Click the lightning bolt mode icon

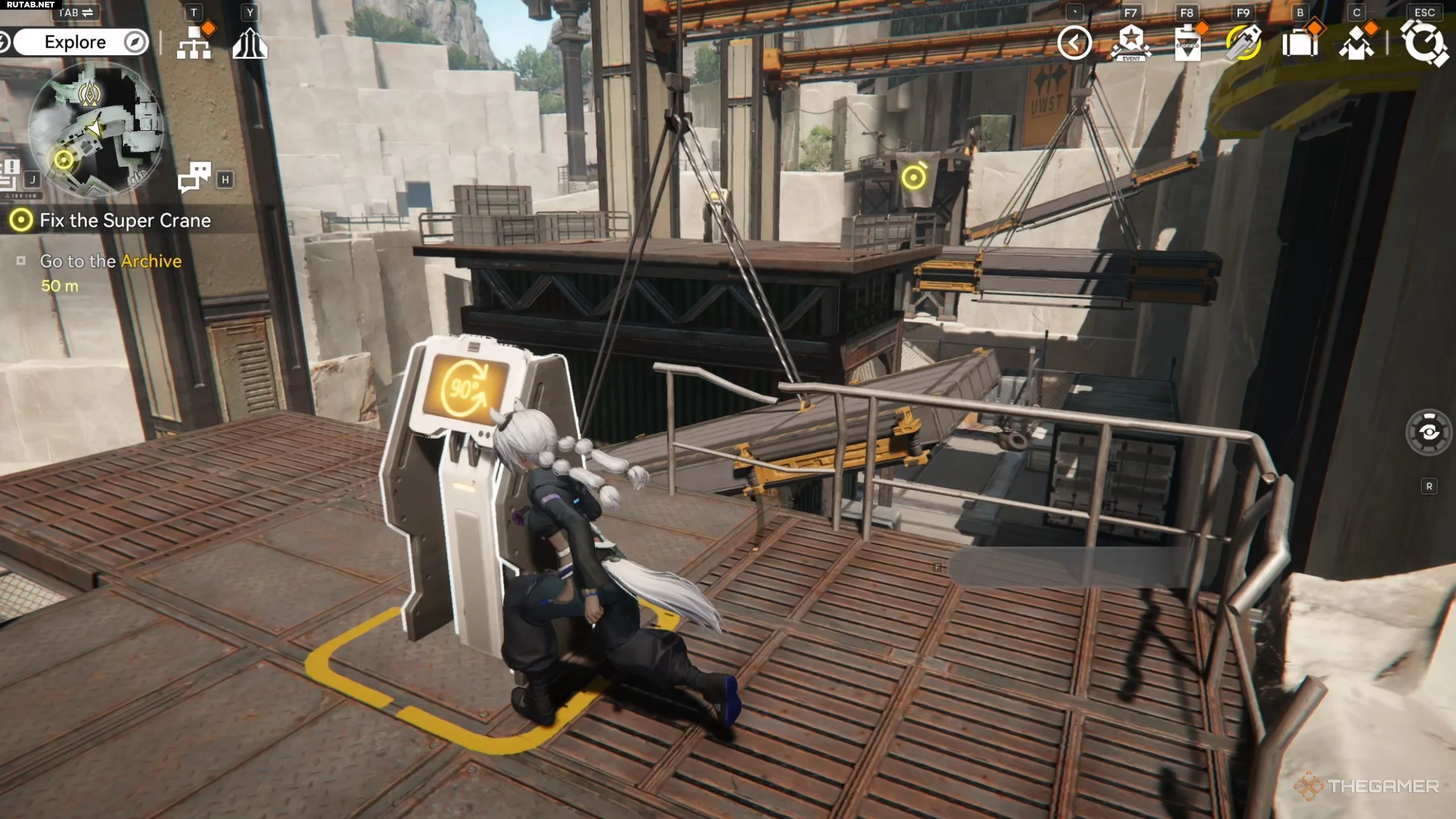(x=5, y=43)
